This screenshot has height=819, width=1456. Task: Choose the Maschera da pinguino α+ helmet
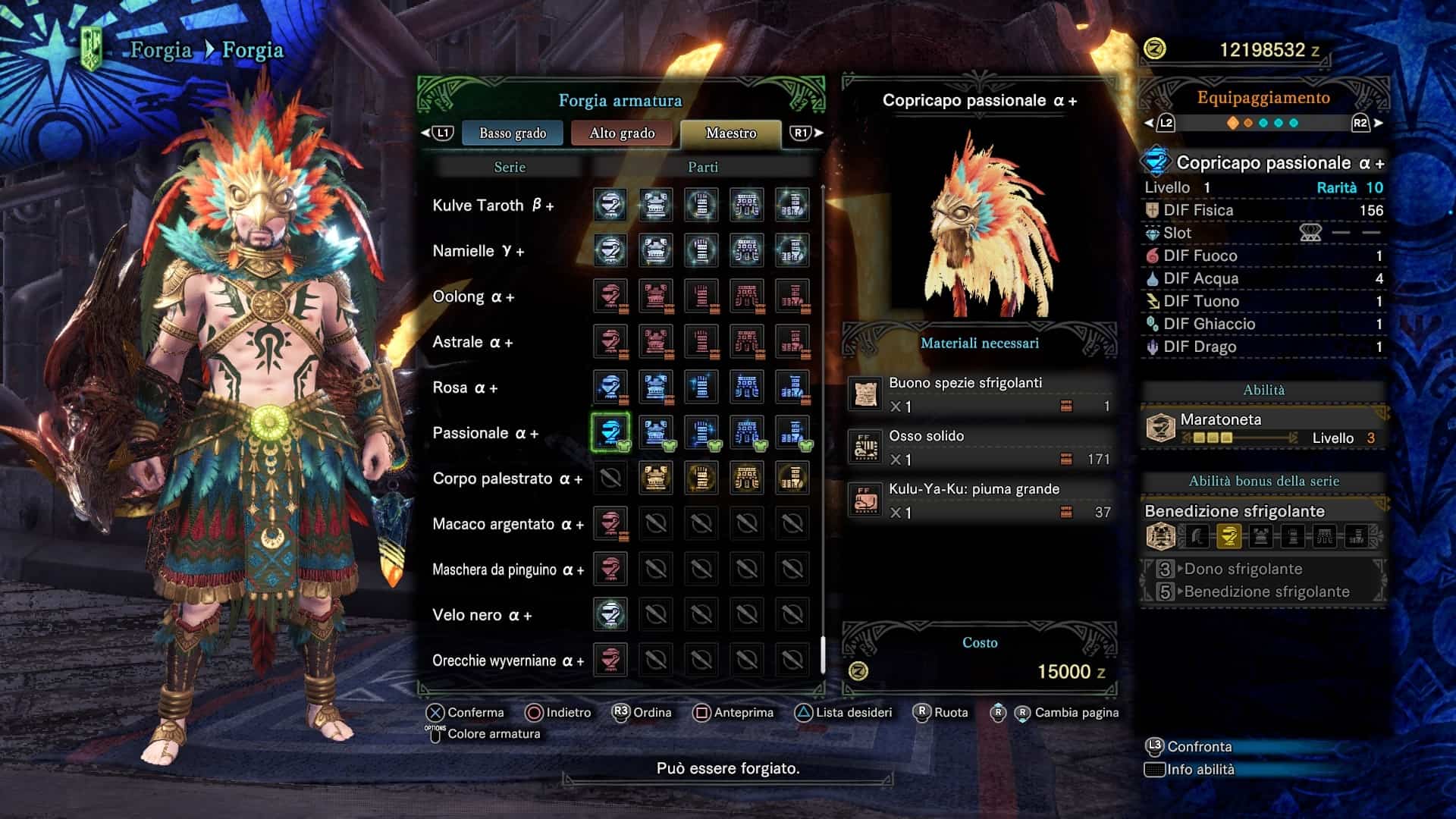click(x=610, y=569)
